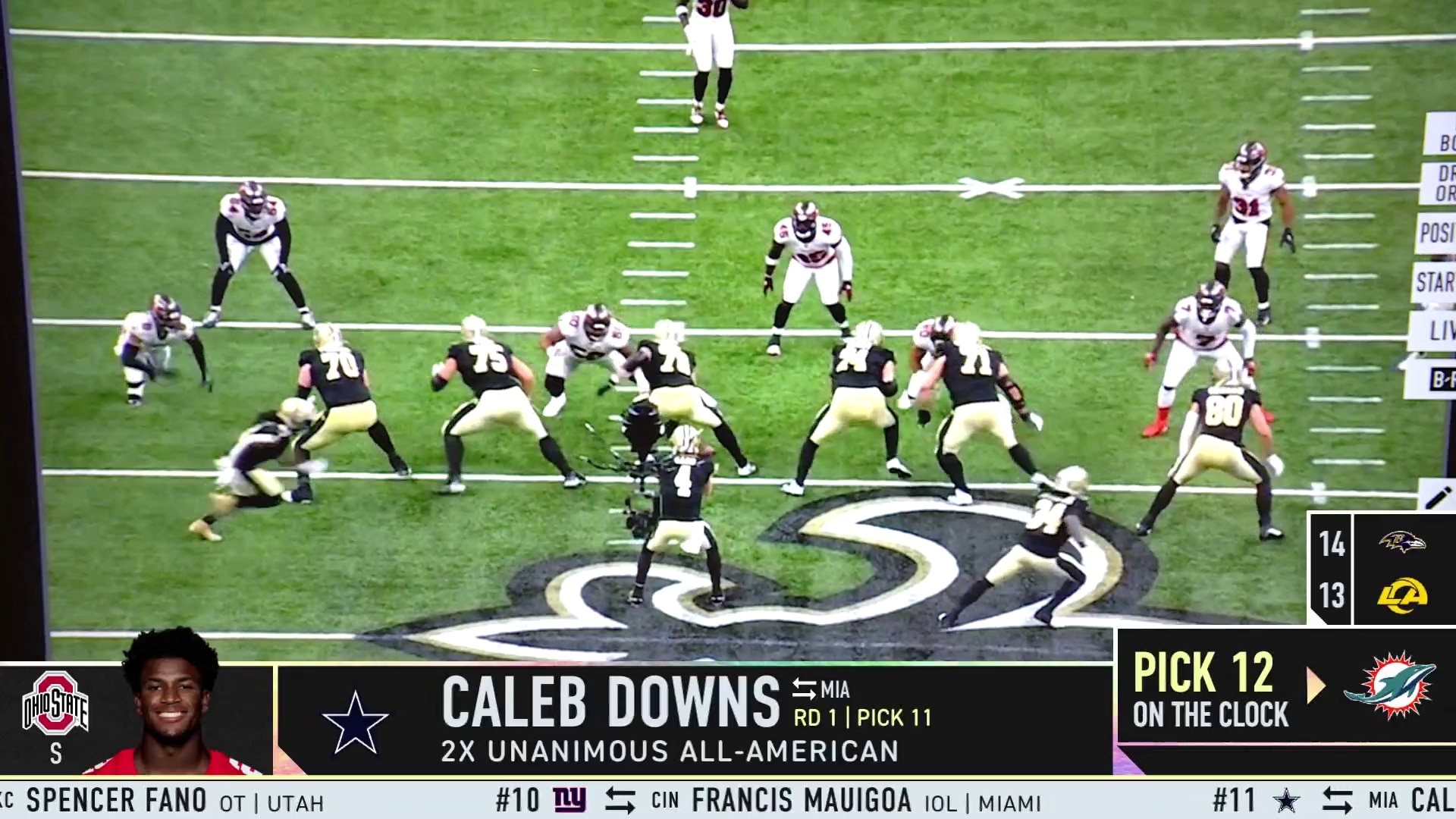The image size is (1456, 819).
Task: Switch to the "DR OR" side tab
Action: [x=1441, y=183]
